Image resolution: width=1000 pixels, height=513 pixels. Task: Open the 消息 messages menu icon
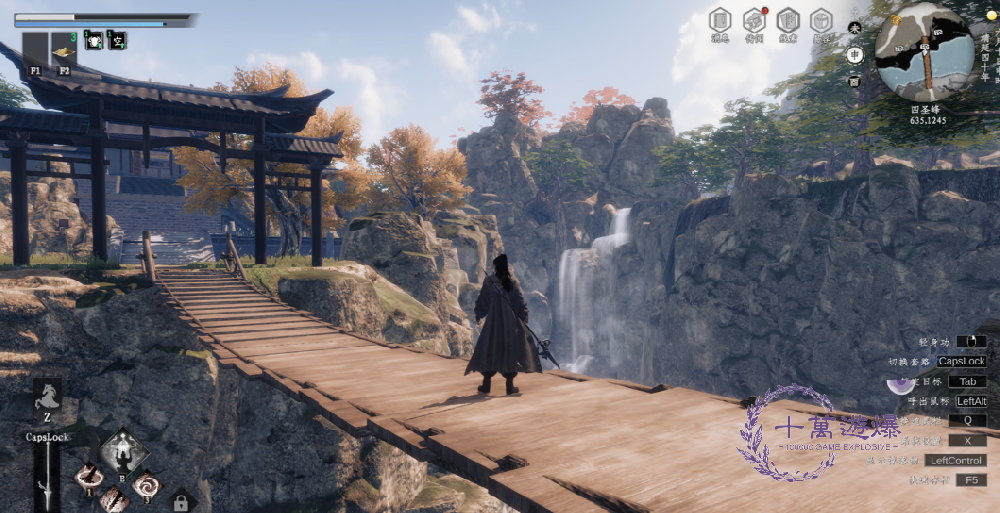click(720, 20)
